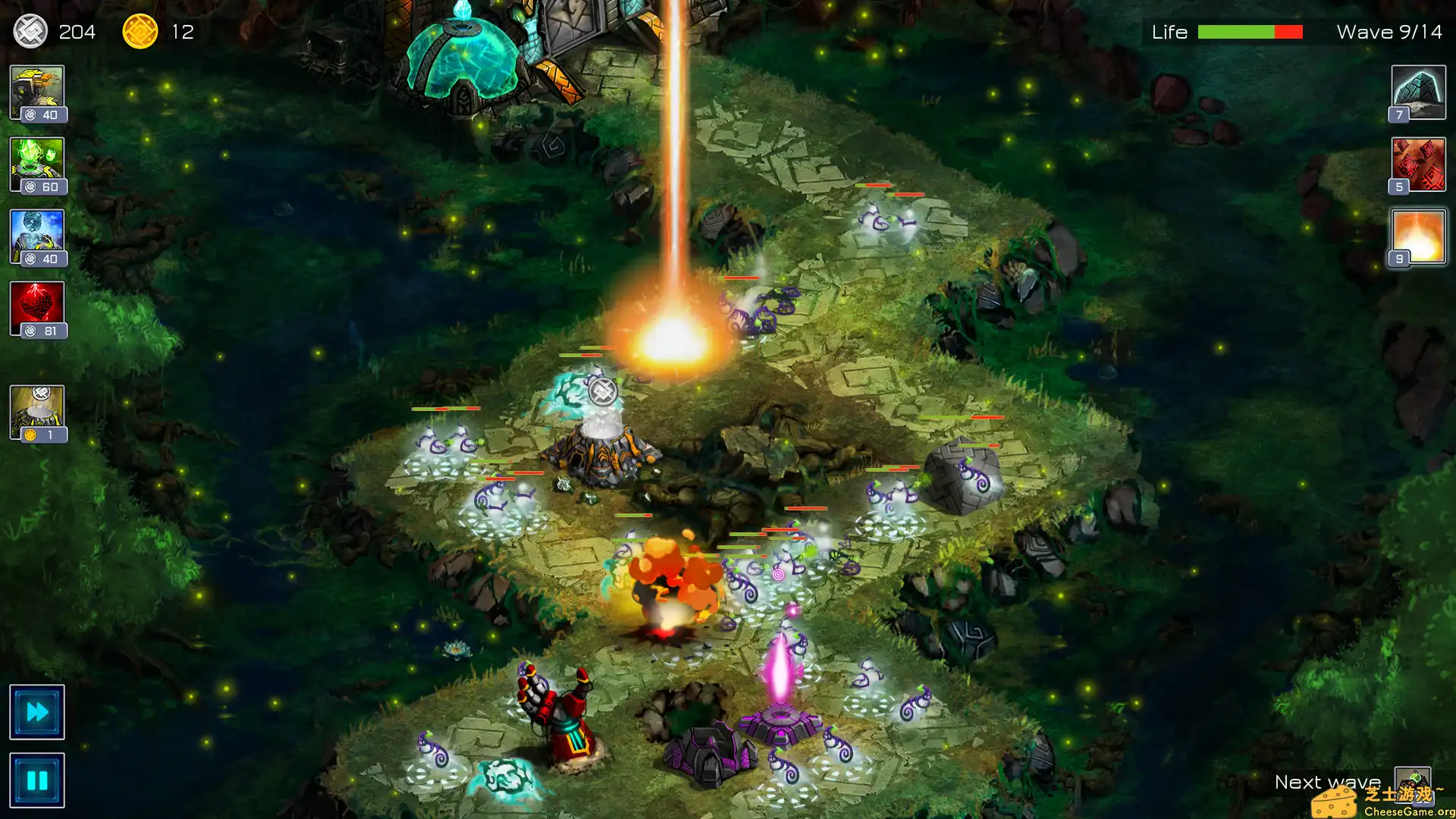1456x819 pixels.
Task: Click the hammer resource icon showing 204
Action: [x=30, y=32]
